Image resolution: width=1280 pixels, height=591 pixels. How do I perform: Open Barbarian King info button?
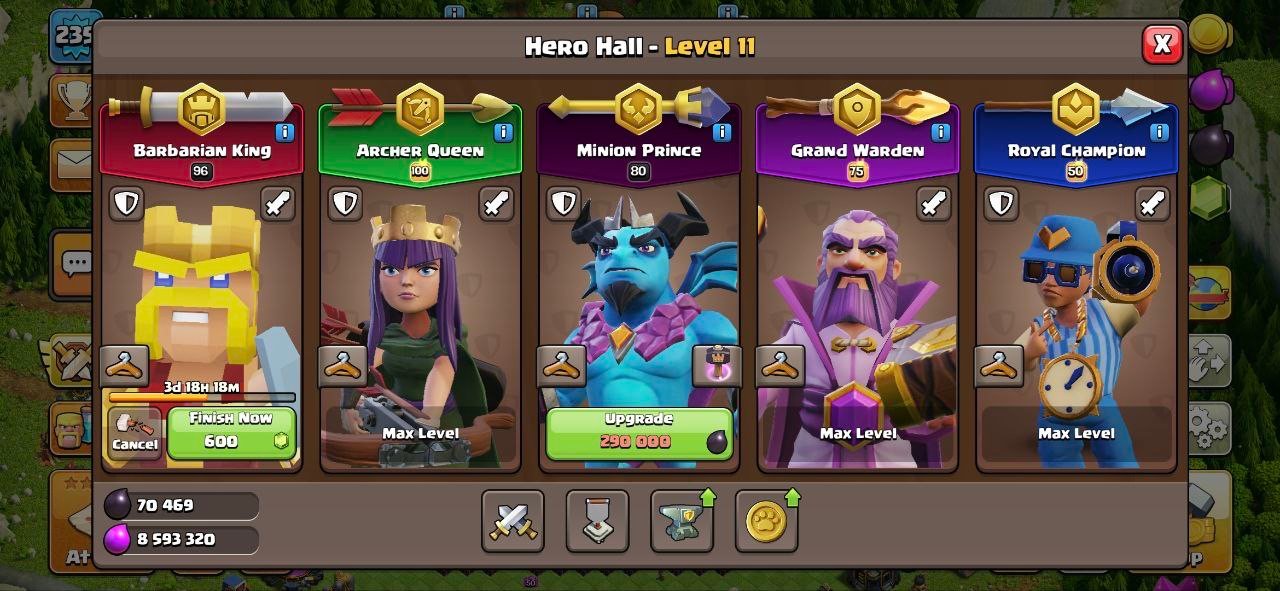[x=285, y=132]
